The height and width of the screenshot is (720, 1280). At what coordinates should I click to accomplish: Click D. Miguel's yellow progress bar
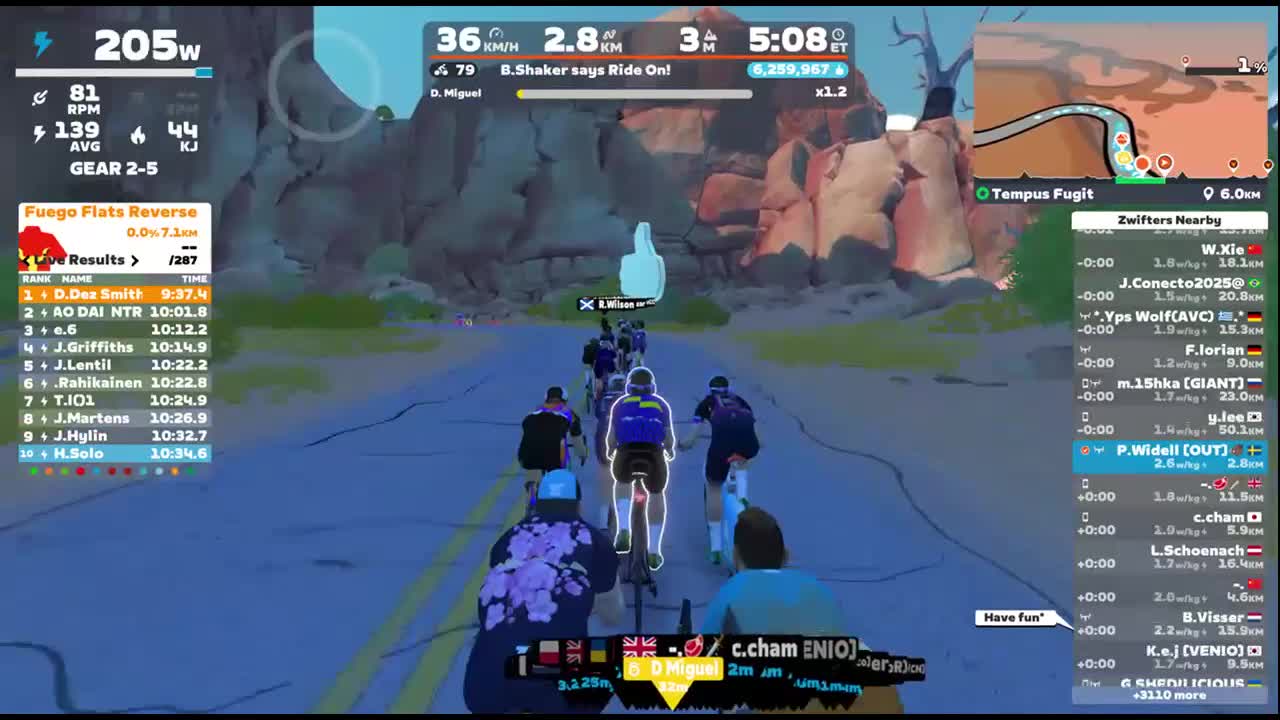[634, 94]
